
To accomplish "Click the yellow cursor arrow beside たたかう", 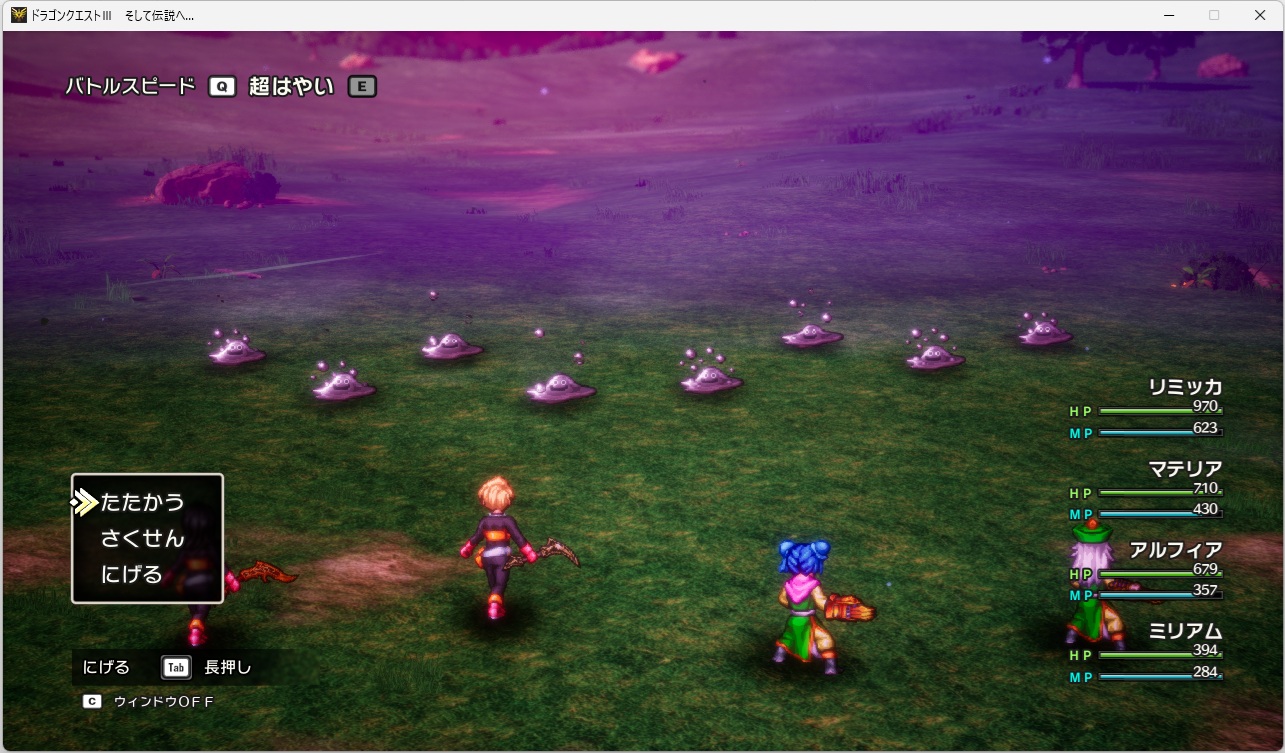I will pyautogui.click(x=83, y=501).
